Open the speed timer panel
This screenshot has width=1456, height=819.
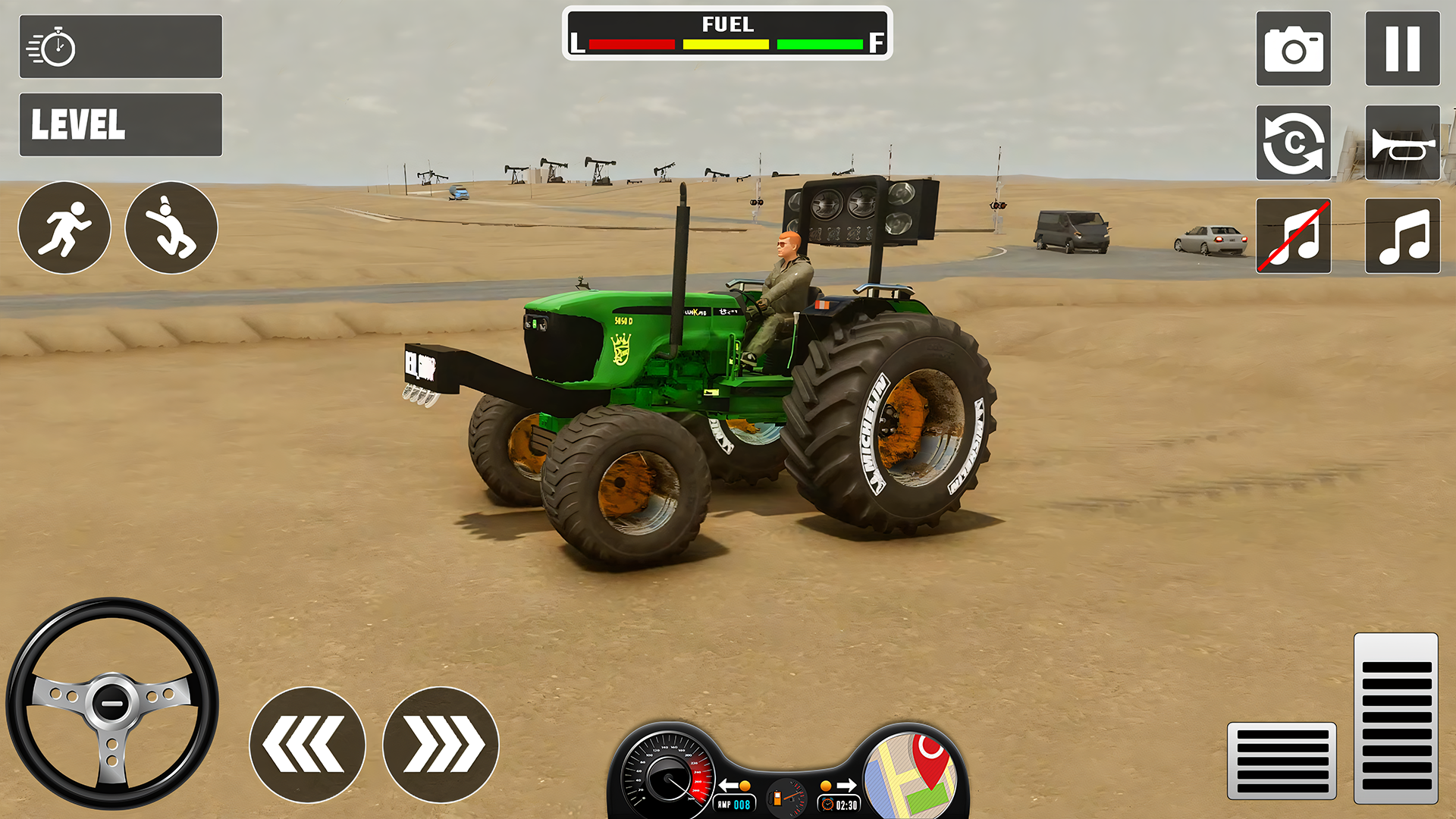point(121,46)
